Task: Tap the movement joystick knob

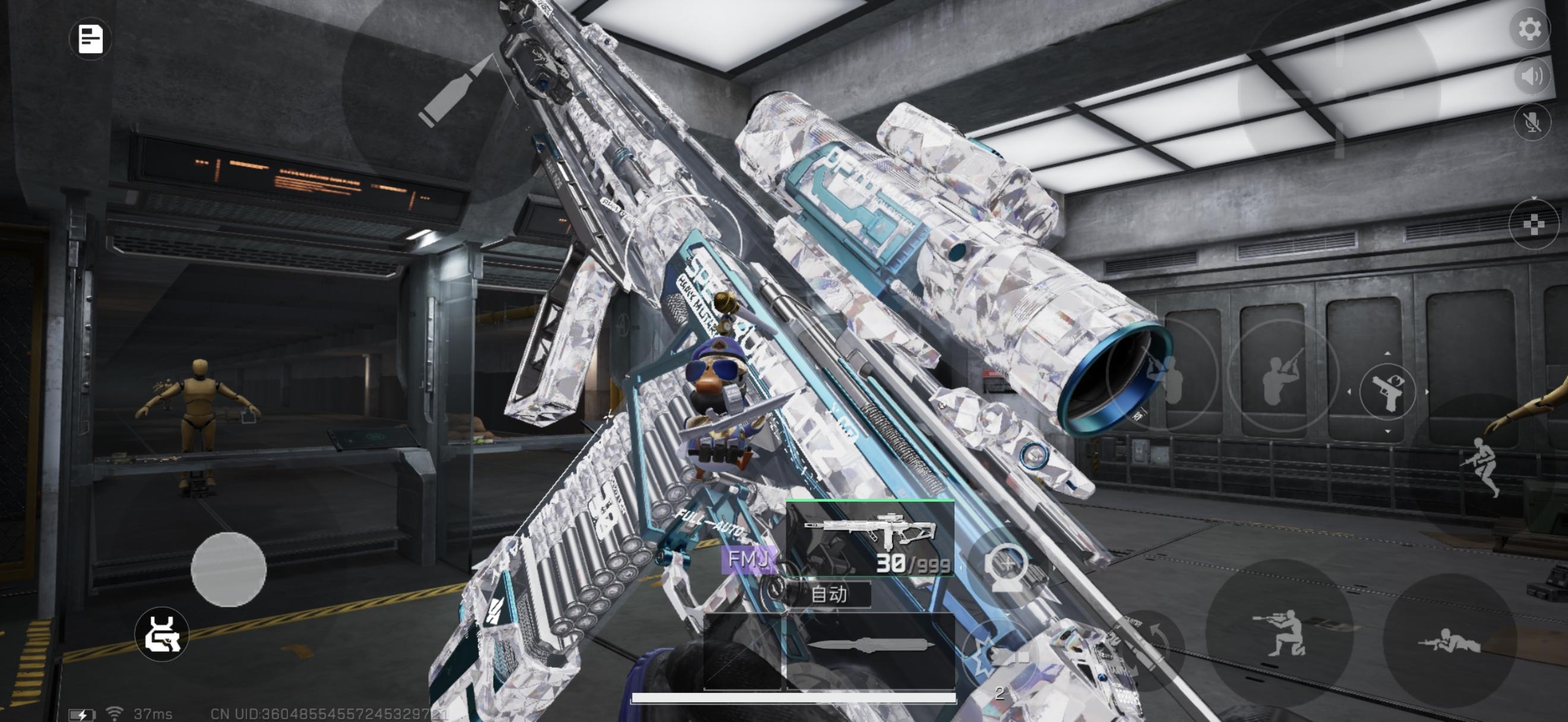Action: [228, 569]
